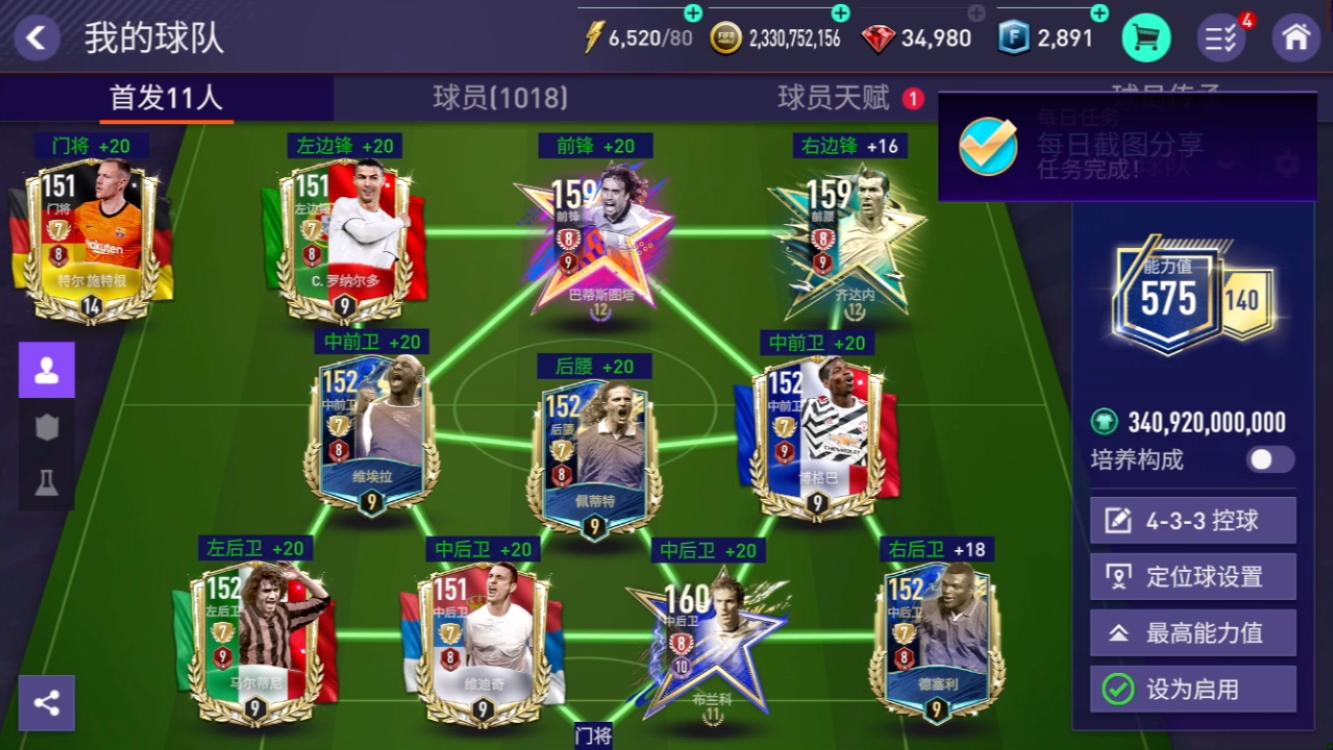This screenshot has height=750, width=1333.
Task: Select goalkeeper 特尔施特根 card
Action: coord(91,240)
